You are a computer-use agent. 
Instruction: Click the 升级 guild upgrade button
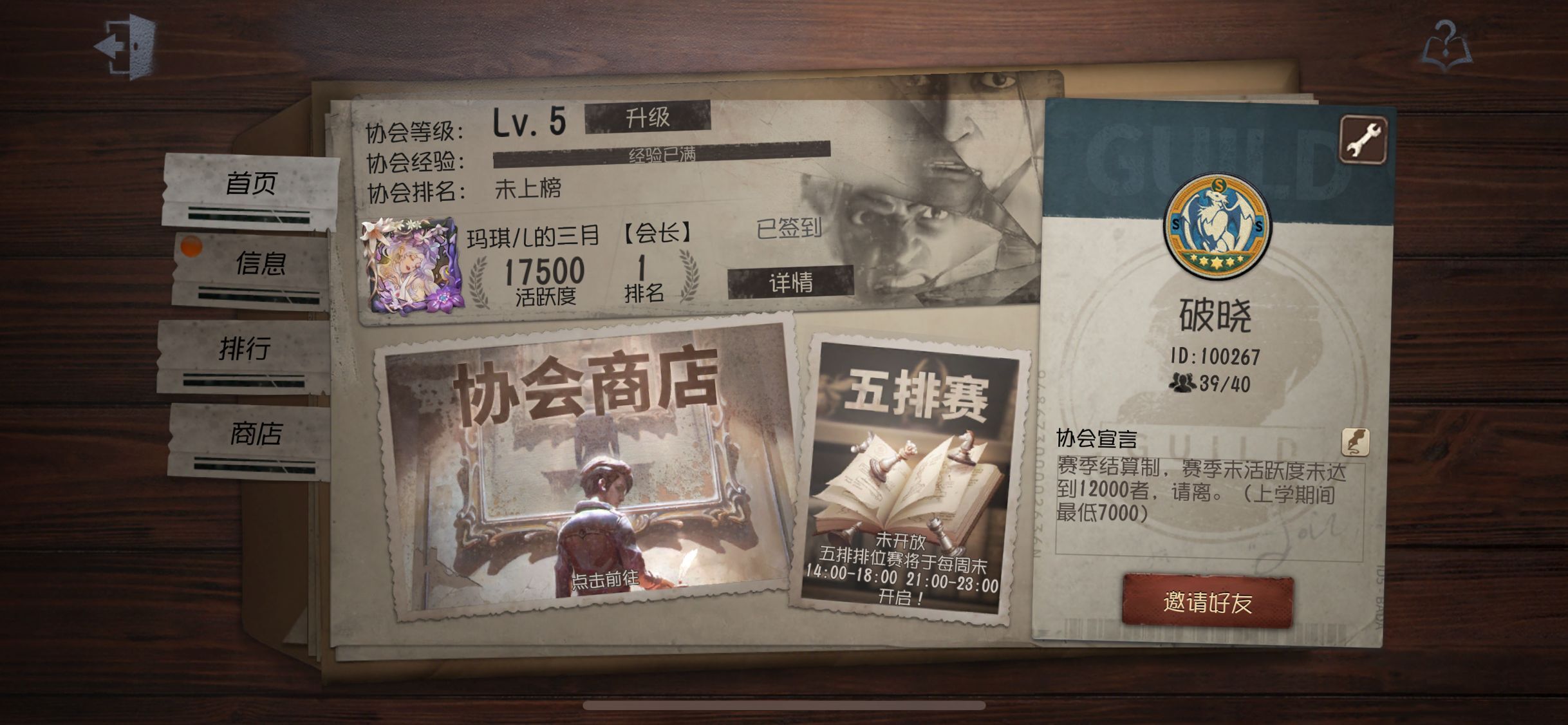tap(648, 118)
